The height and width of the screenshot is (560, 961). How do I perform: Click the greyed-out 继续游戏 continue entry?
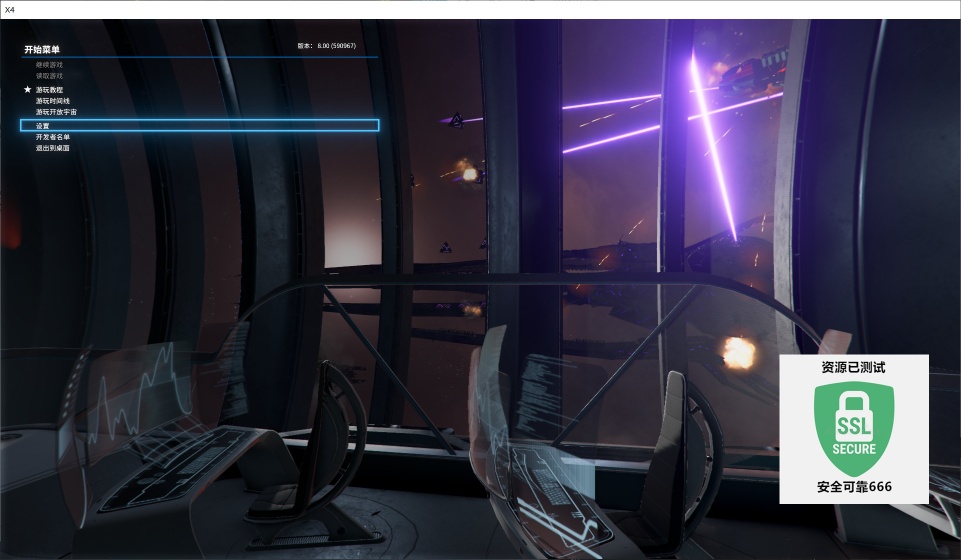[49, 65]
